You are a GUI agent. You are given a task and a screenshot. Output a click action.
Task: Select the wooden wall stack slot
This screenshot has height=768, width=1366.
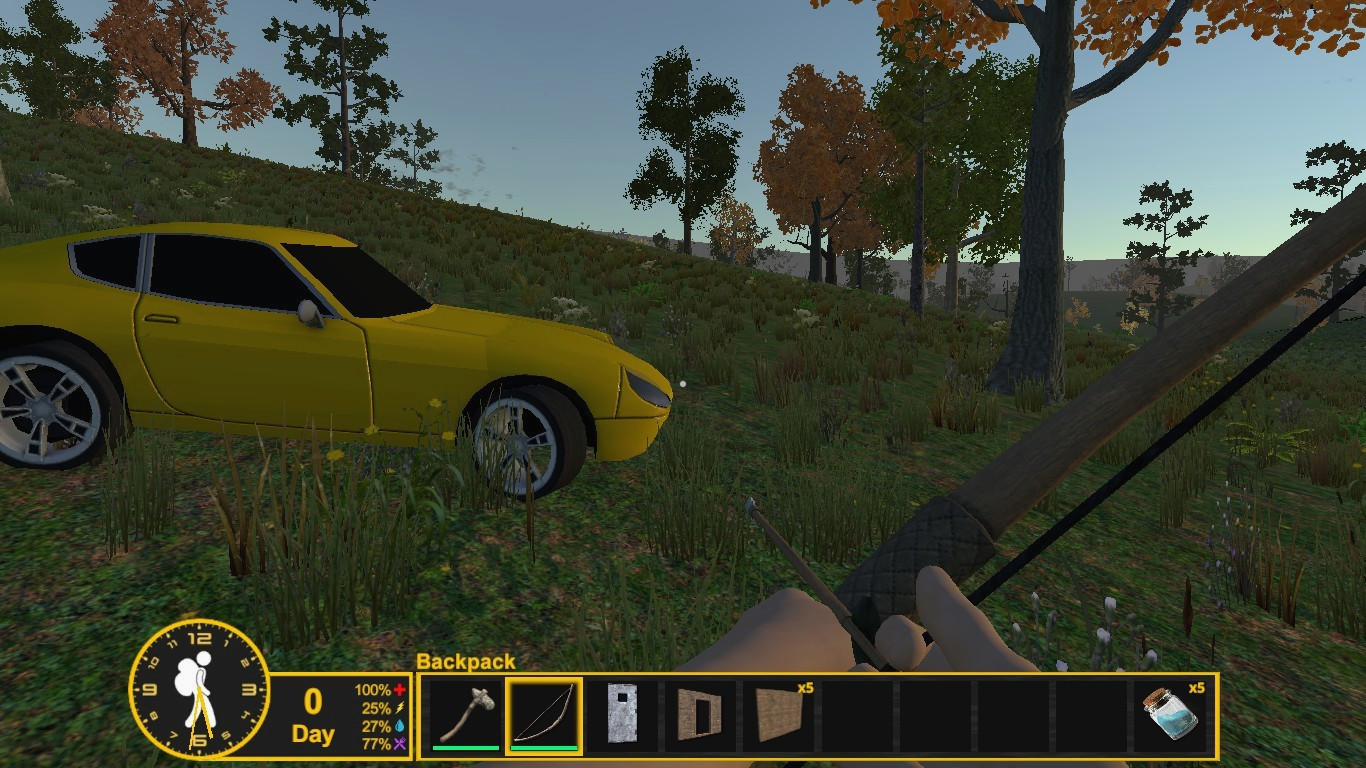coord(778,714)
